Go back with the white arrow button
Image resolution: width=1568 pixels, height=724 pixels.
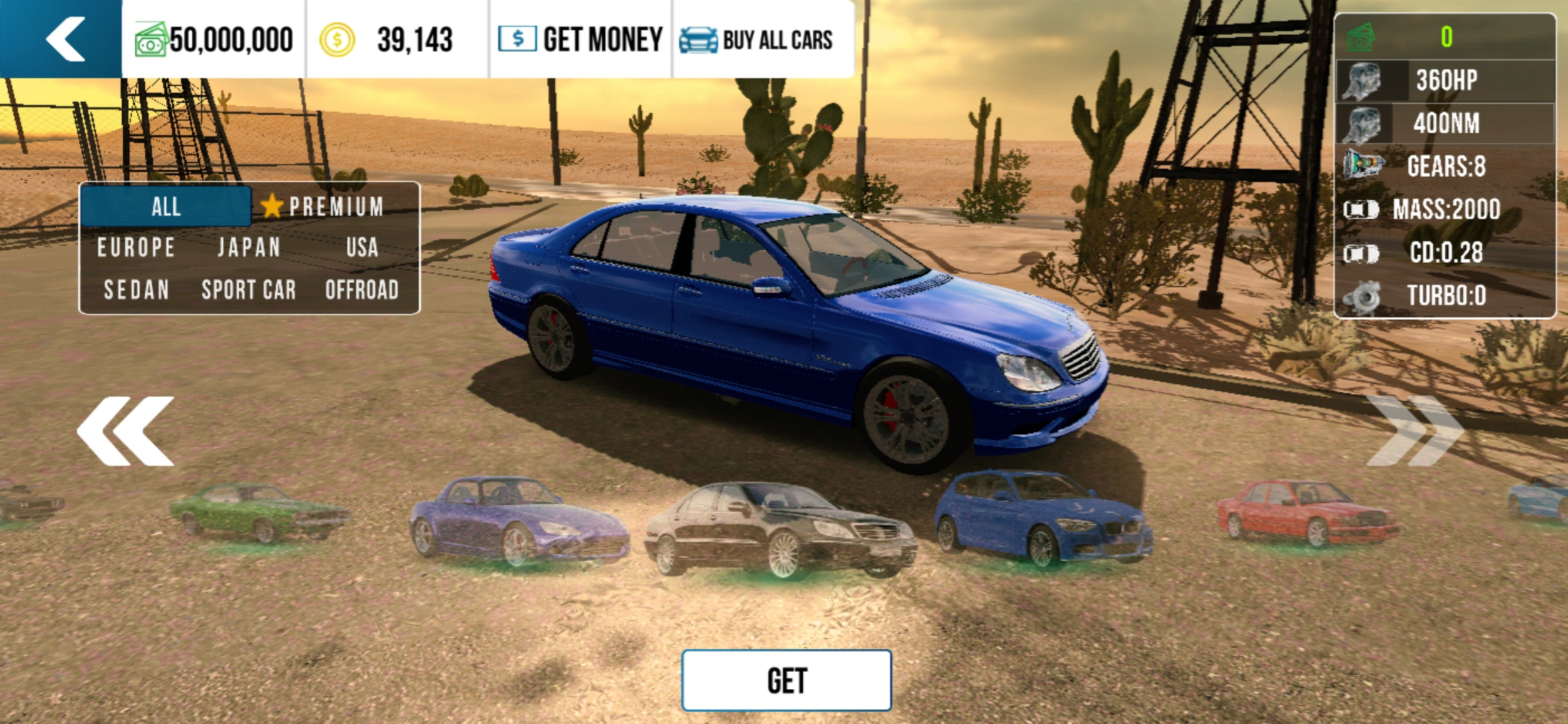click(x=64, y=39)
